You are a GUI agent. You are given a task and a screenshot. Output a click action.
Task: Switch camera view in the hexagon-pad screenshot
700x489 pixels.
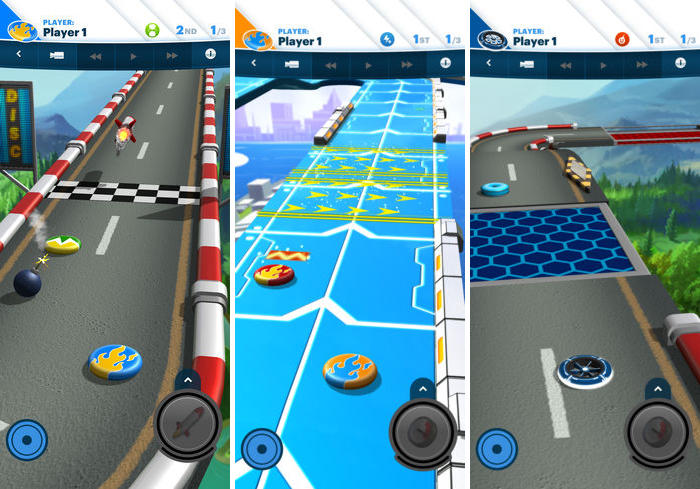tap(522, 63)
